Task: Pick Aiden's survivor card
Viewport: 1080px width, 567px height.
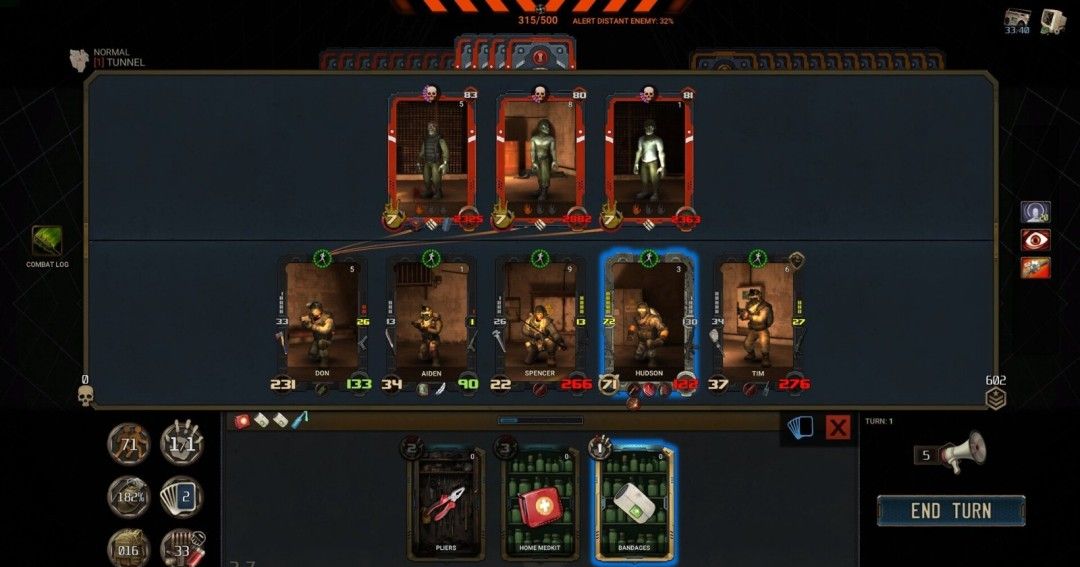Action: [x=430, y=320]
